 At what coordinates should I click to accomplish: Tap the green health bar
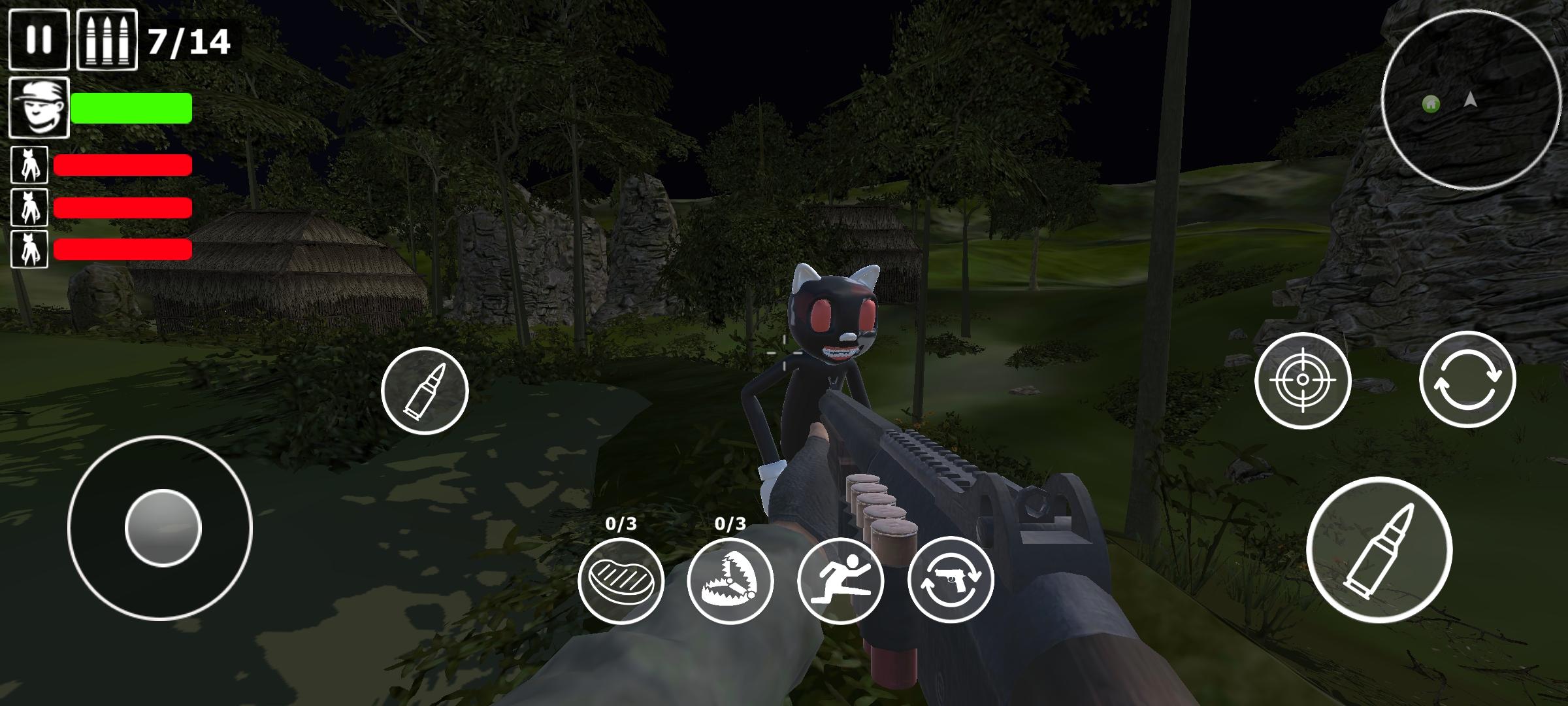tap(131, 108)
